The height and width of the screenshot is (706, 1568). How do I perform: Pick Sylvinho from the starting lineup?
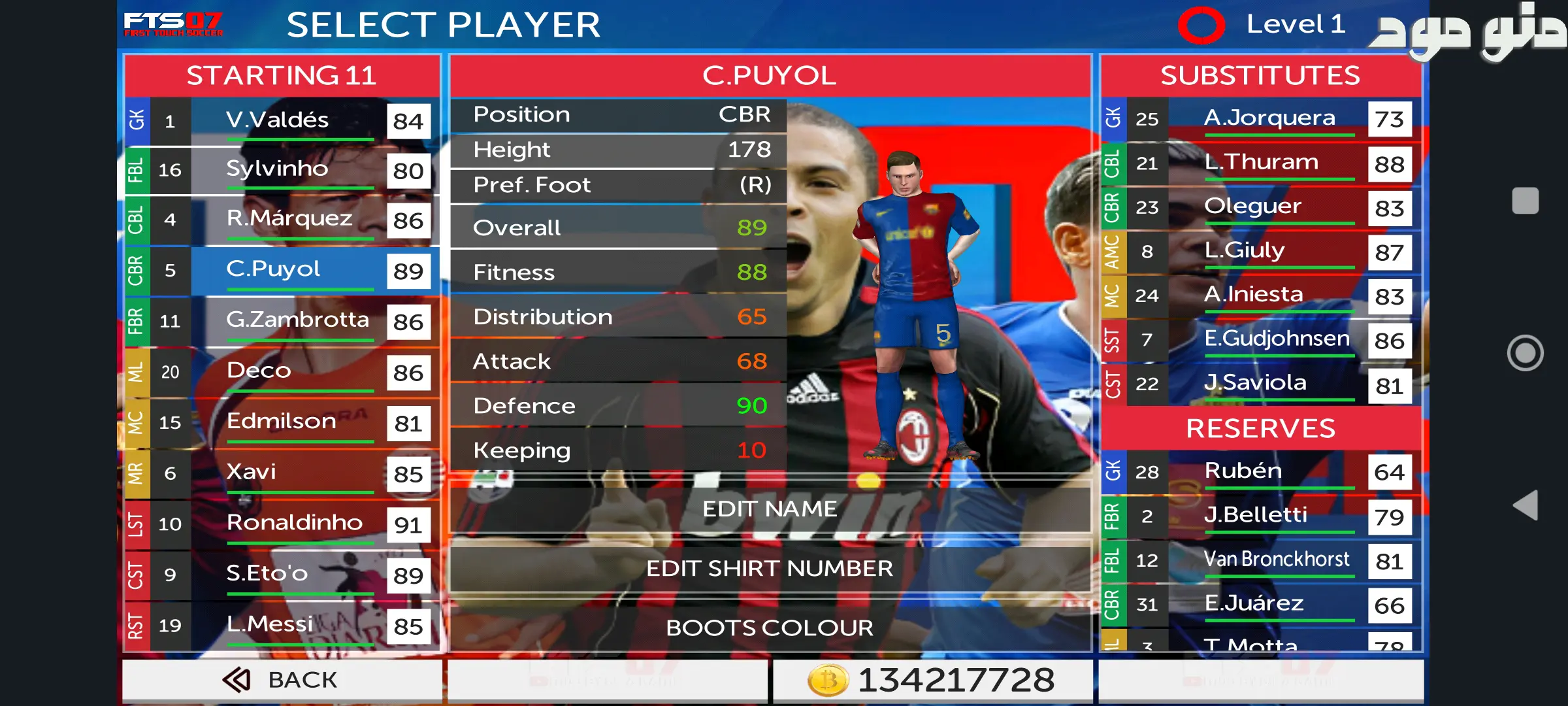coord(281,170)
